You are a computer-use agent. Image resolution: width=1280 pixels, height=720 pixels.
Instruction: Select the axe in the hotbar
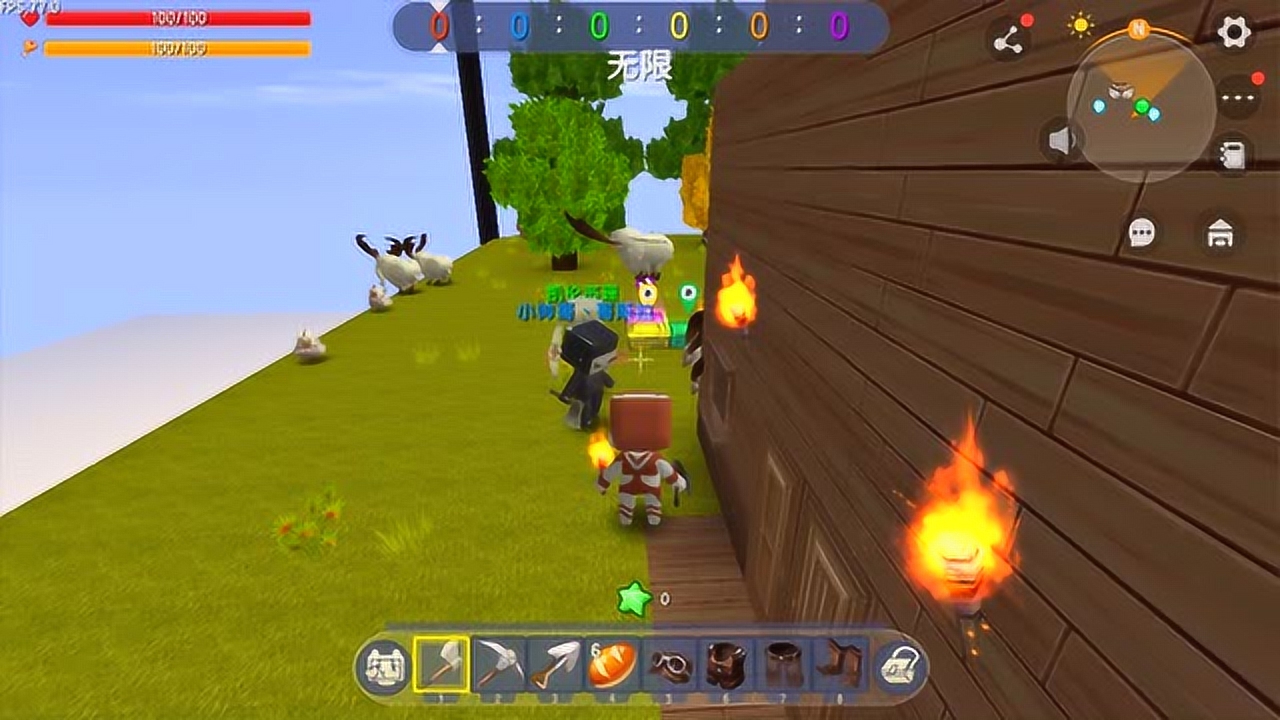click(441, 664)
